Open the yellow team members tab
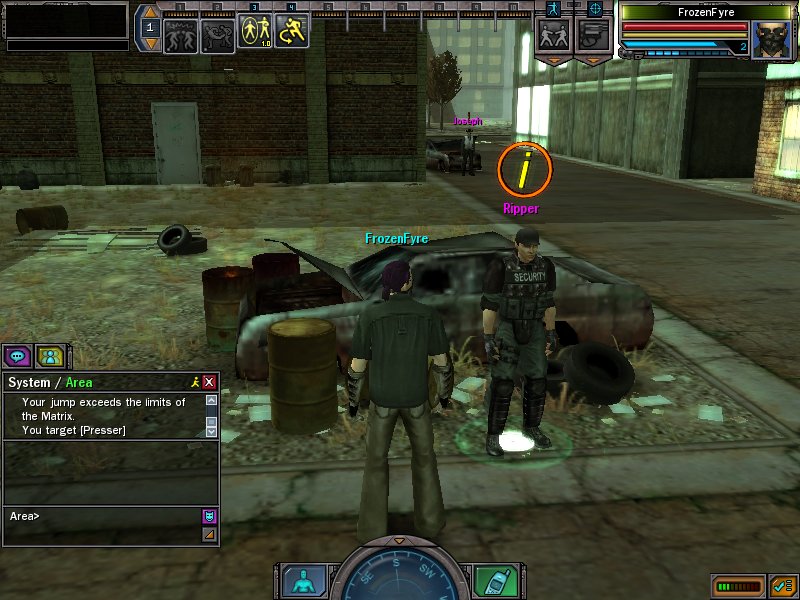Screen dimensions: 800x600 [50, 355]
